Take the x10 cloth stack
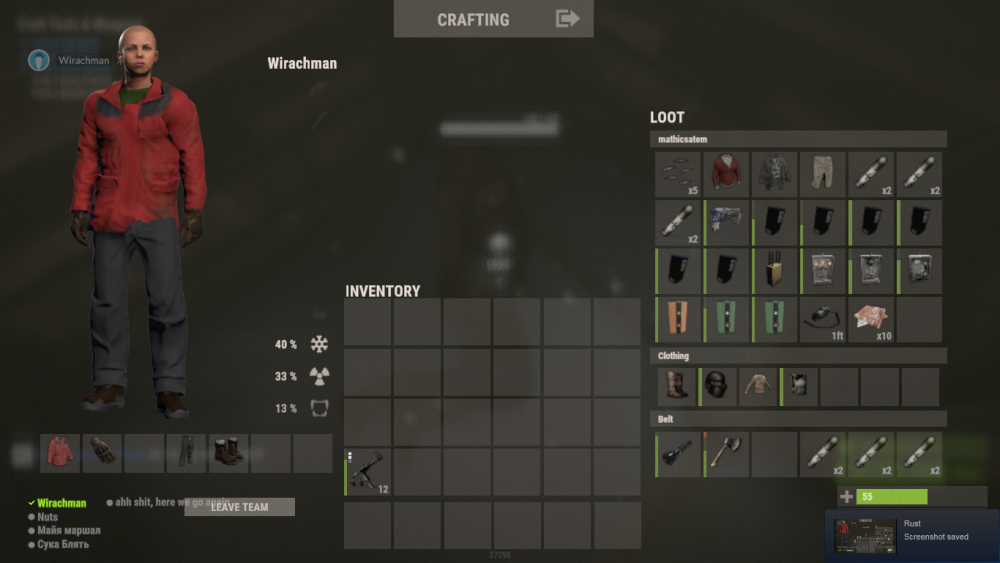The width and height of the screenshot is (1000, 563). click(871, 320)
